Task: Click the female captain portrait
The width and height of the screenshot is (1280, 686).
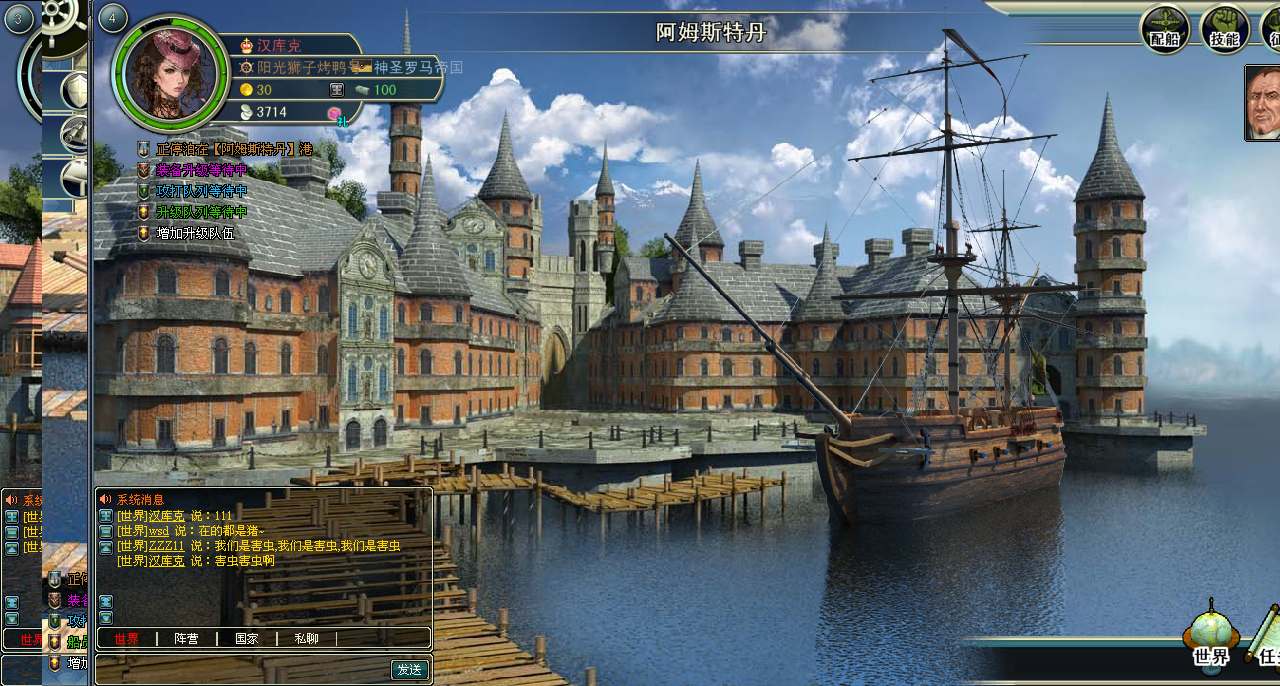Action: pos(169,72)
